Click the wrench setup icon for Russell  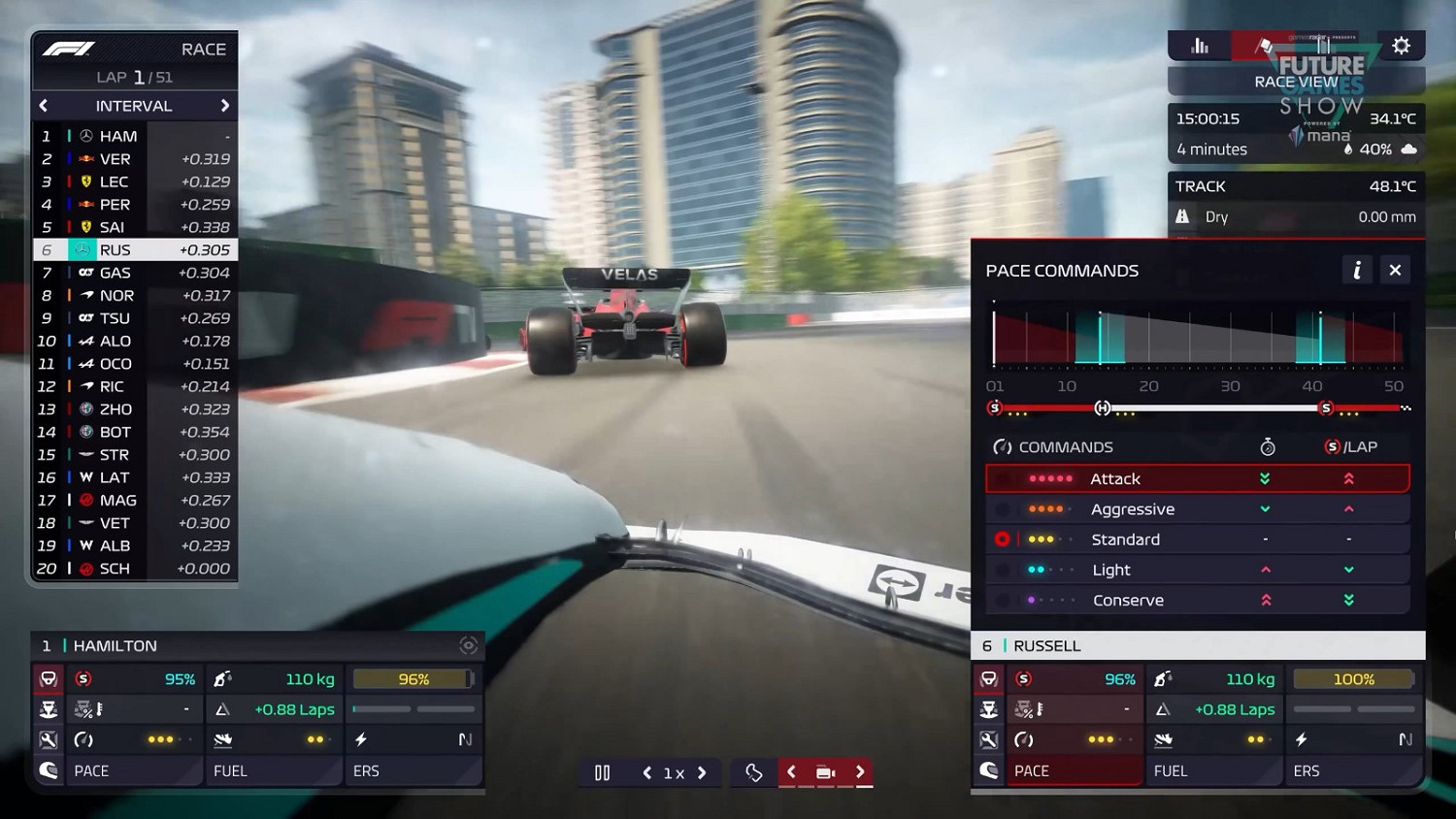989,739
